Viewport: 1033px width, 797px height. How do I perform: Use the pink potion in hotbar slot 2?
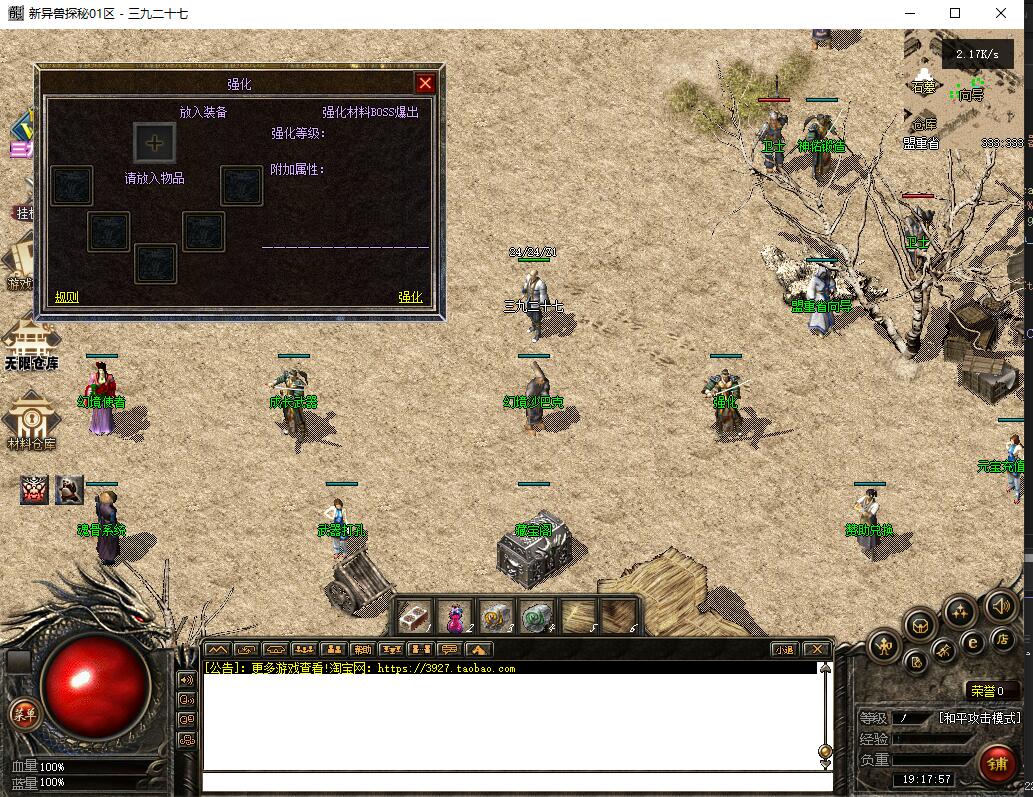(455, 615)
